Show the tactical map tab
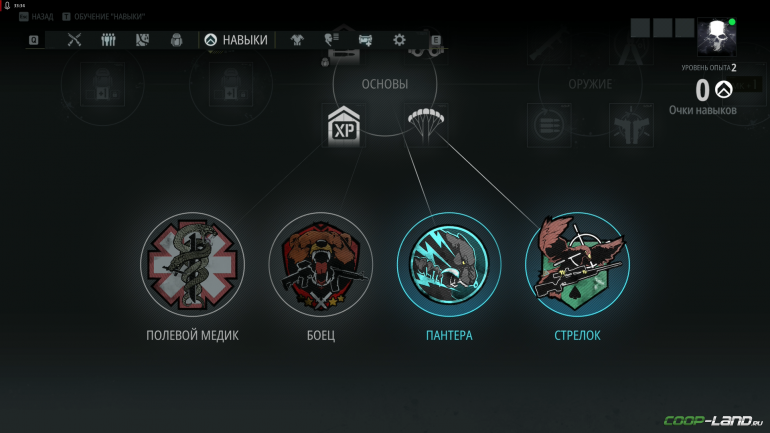This screenshot has height=433, width=770. tap(142, 40)
